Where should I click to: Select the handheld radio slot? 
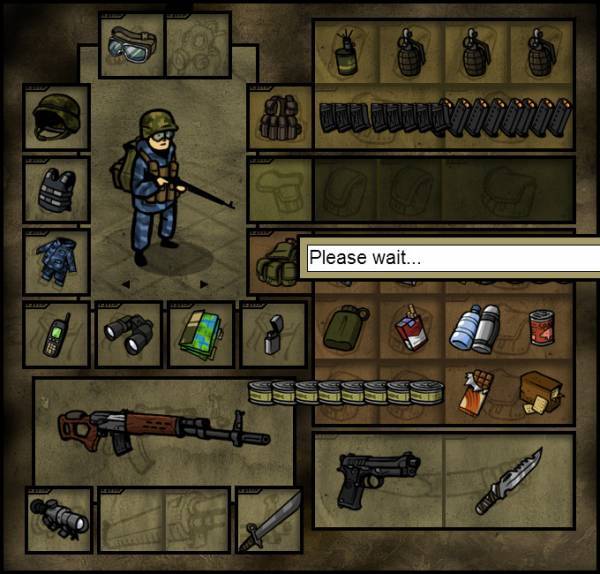(x=56, y=335)
